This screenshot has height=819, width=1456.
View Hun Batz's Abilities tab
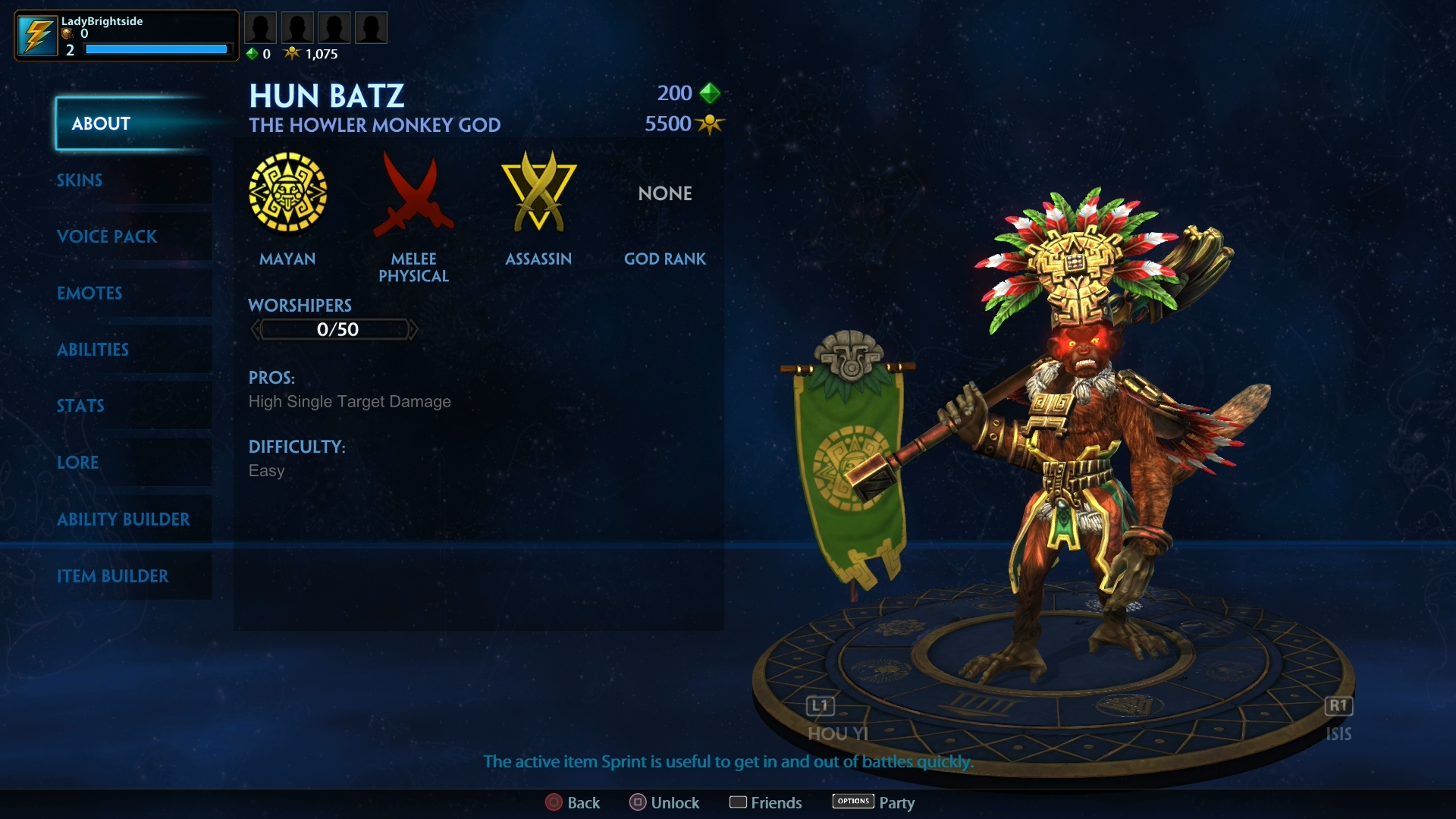point(93,350)
